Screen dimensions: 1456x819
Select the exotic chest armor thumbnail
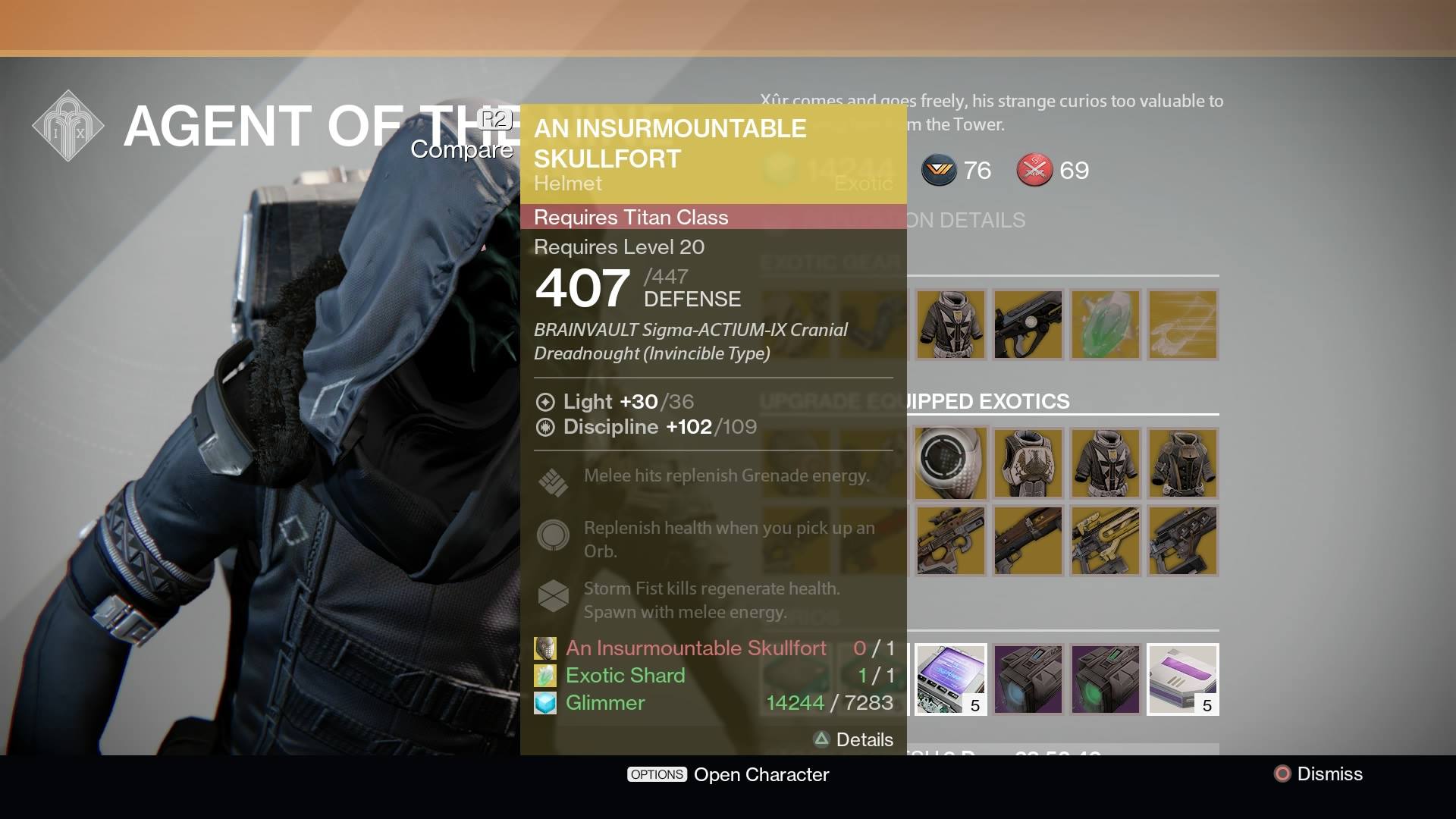click(x=950, y=325)
